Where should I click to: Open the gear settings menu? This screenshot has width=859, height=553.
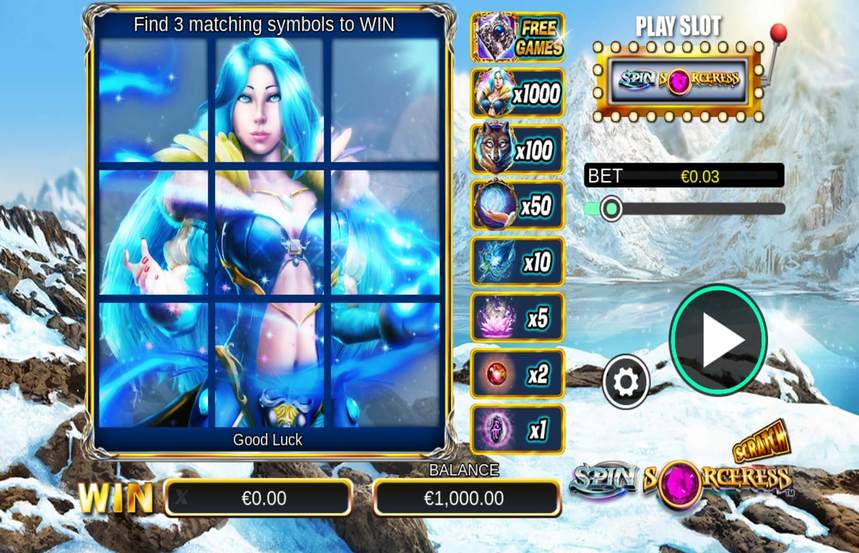pos(626,381)
